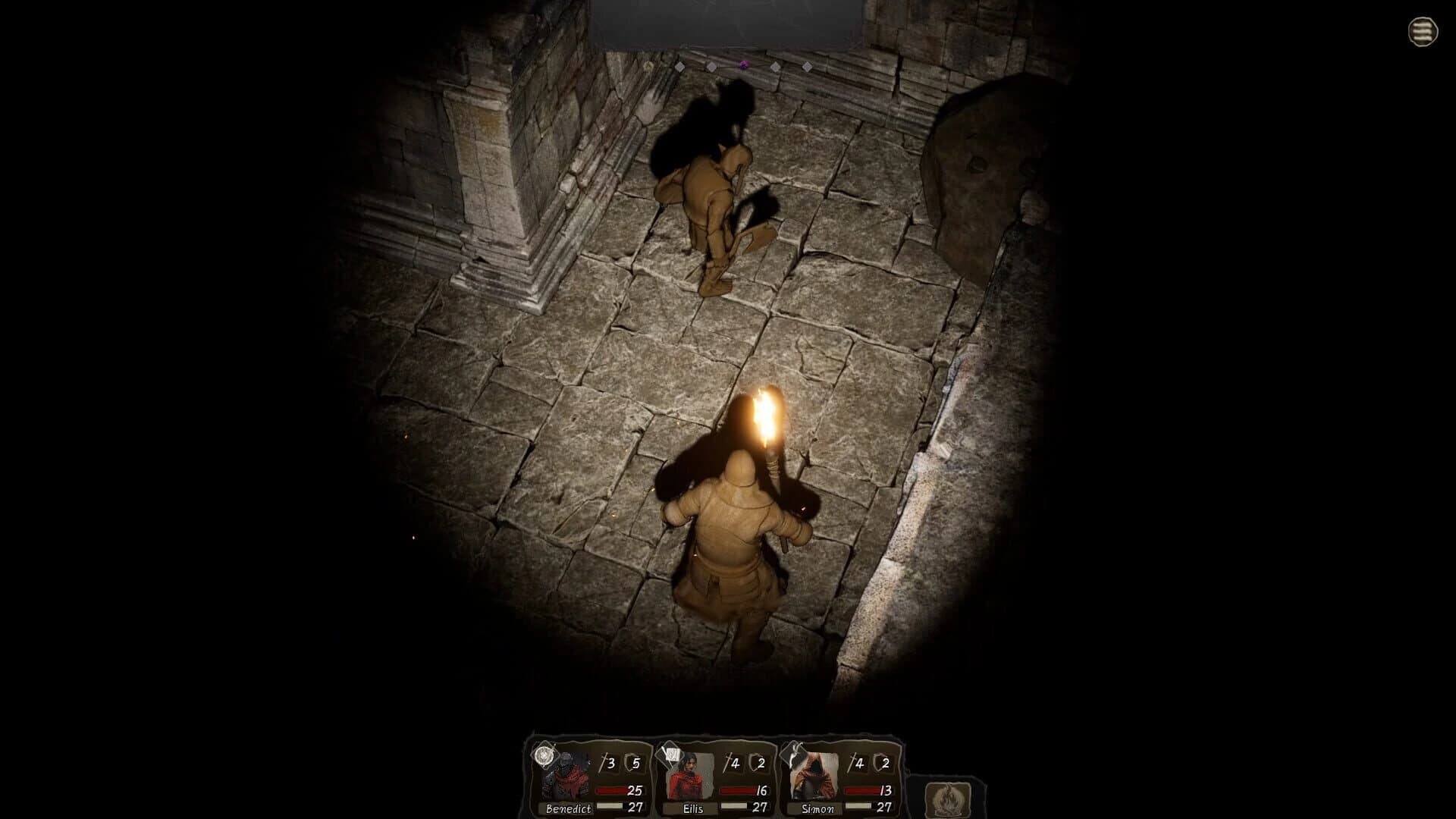Select the wolf emblem card above Benedict's portrait
Viewport: 1456px width, 819px height.
click(x=544, y=756)
